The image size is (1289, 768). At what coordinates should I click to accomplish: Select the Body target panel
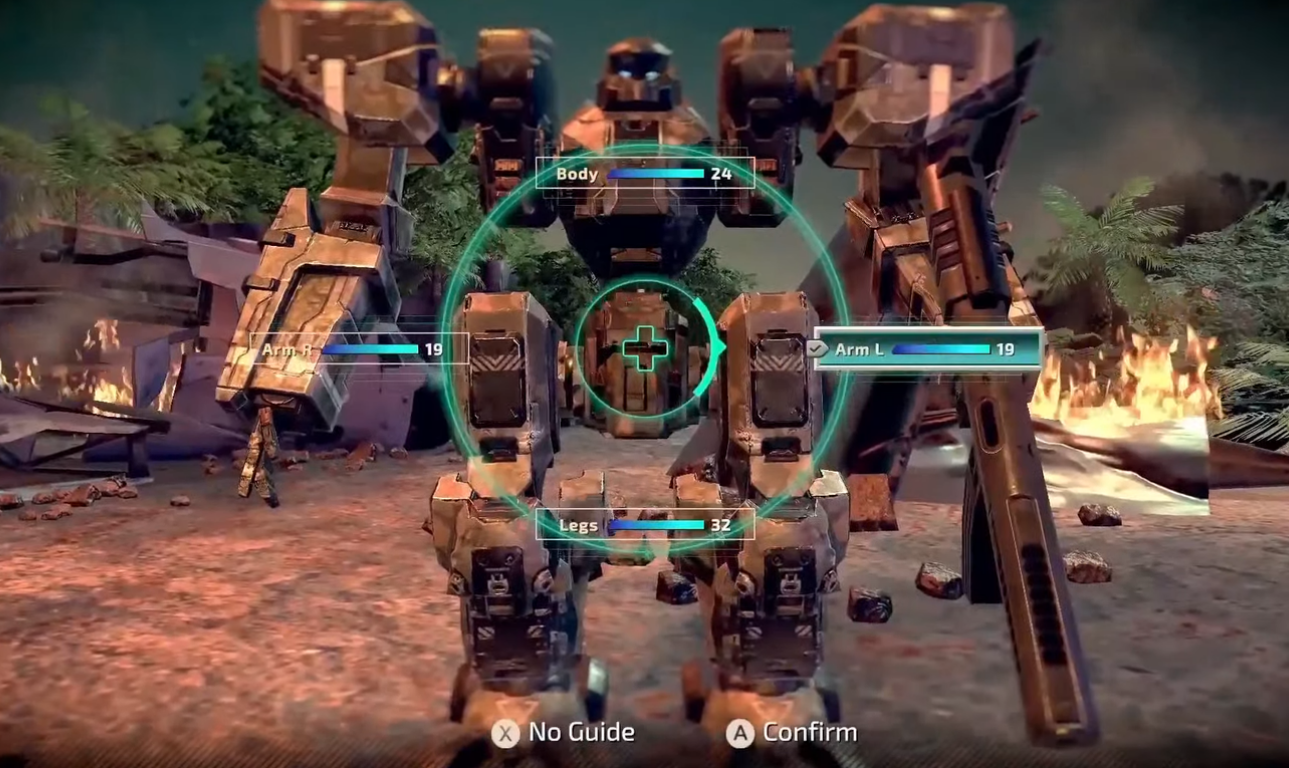tap(643, 173)
